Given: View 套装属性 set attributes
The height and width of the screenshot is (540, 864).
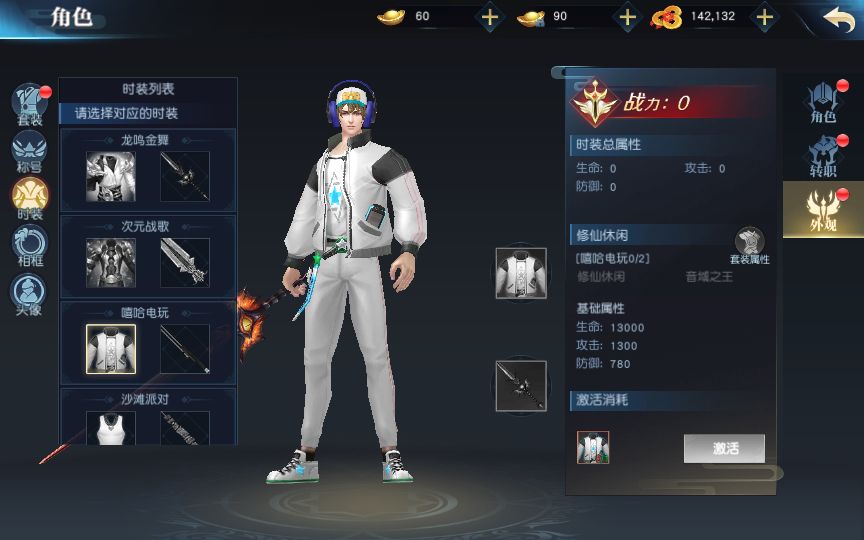Looking at the screenshot, I should coord(749,245).
